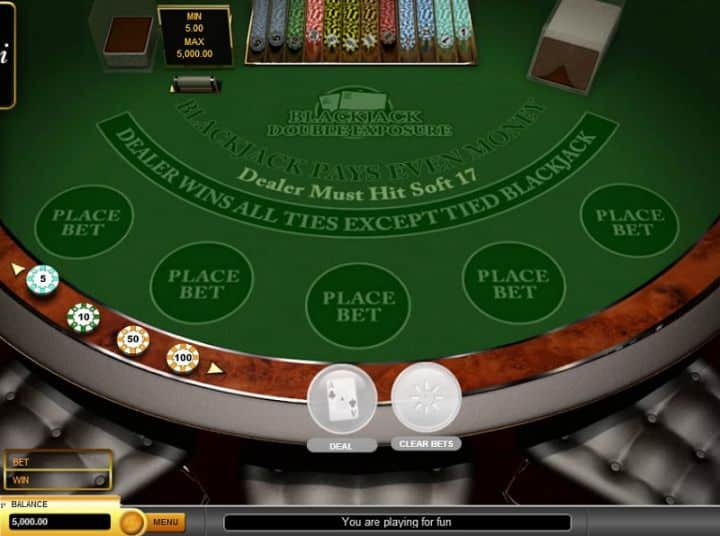Pick the 10 value chip

pos(83,317)
